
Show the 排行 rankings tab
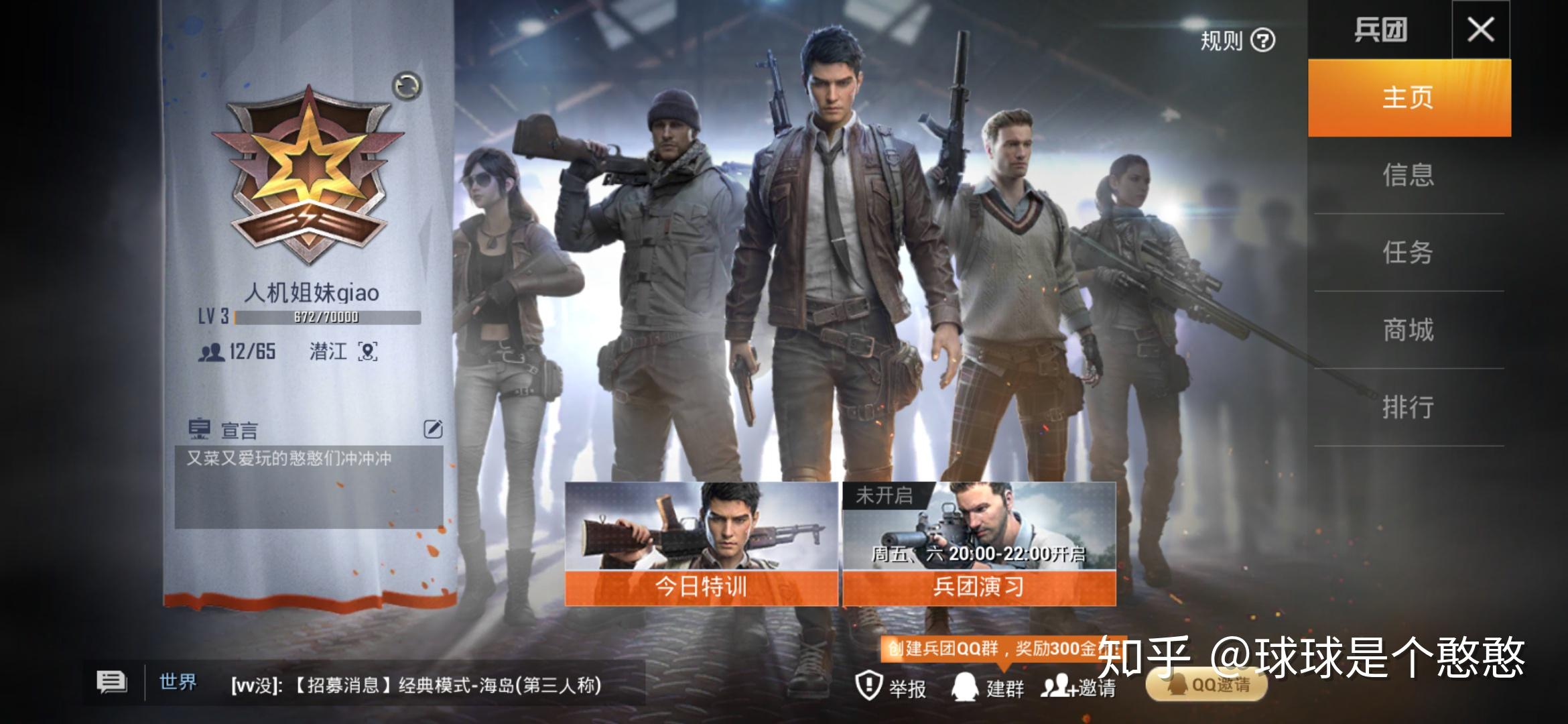(1409, 407)
